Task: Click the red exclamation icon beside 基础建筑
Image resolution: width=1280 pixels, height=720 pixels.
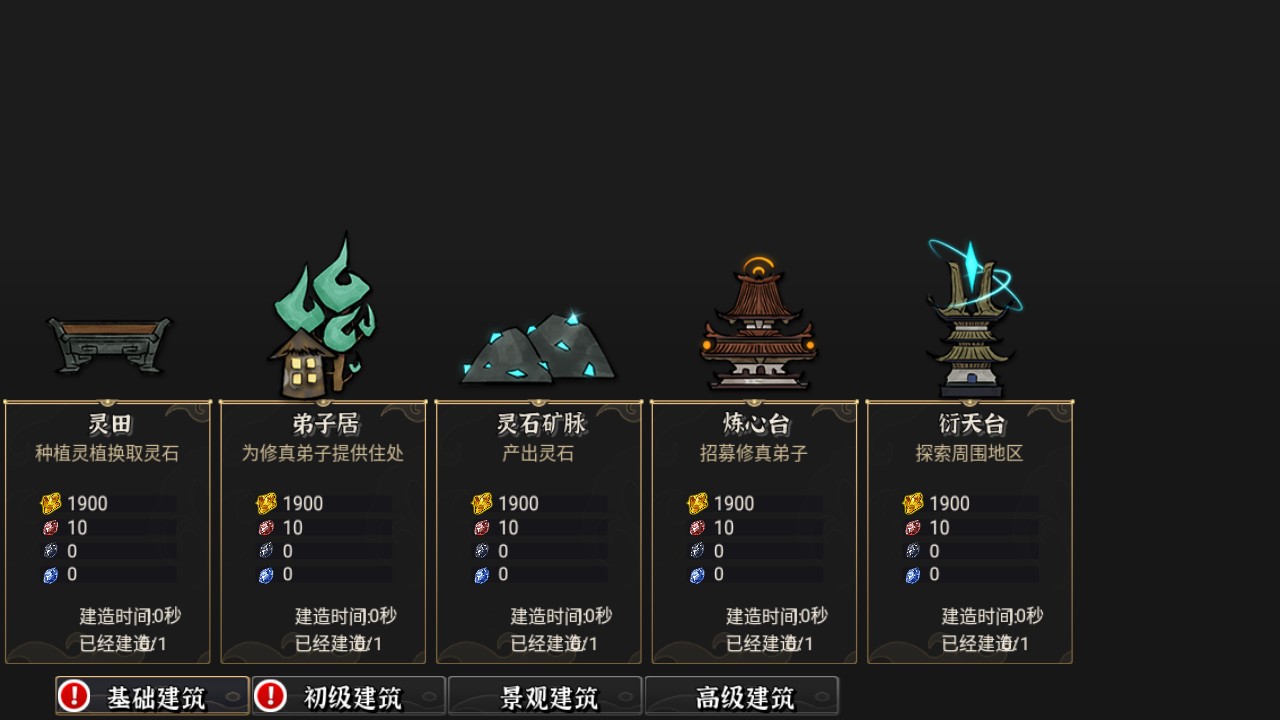Action: (72, 695)
